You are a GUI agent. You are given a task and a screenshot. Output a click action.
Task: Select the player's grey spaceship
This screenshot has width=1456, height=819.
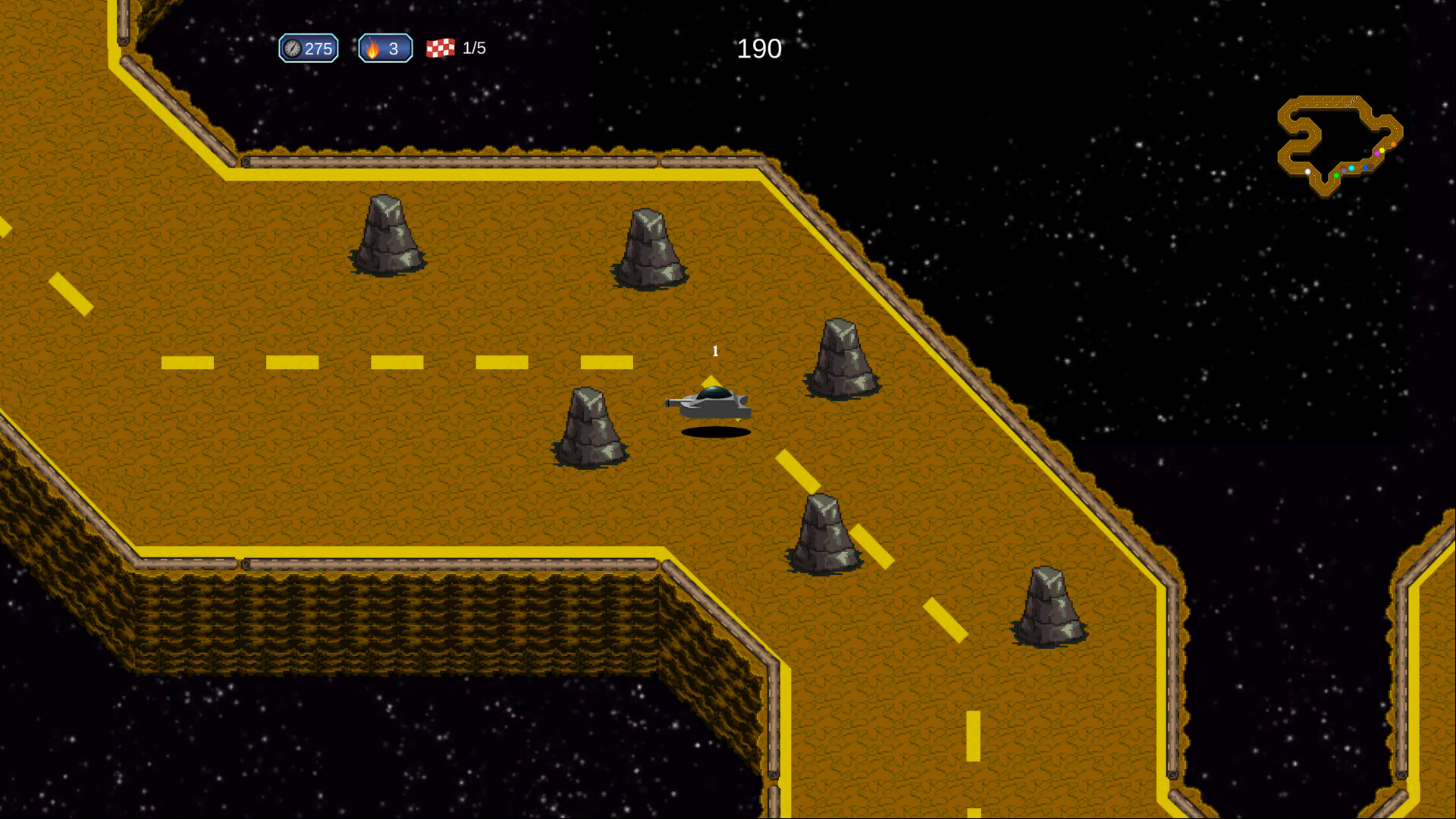pos(711,403)
